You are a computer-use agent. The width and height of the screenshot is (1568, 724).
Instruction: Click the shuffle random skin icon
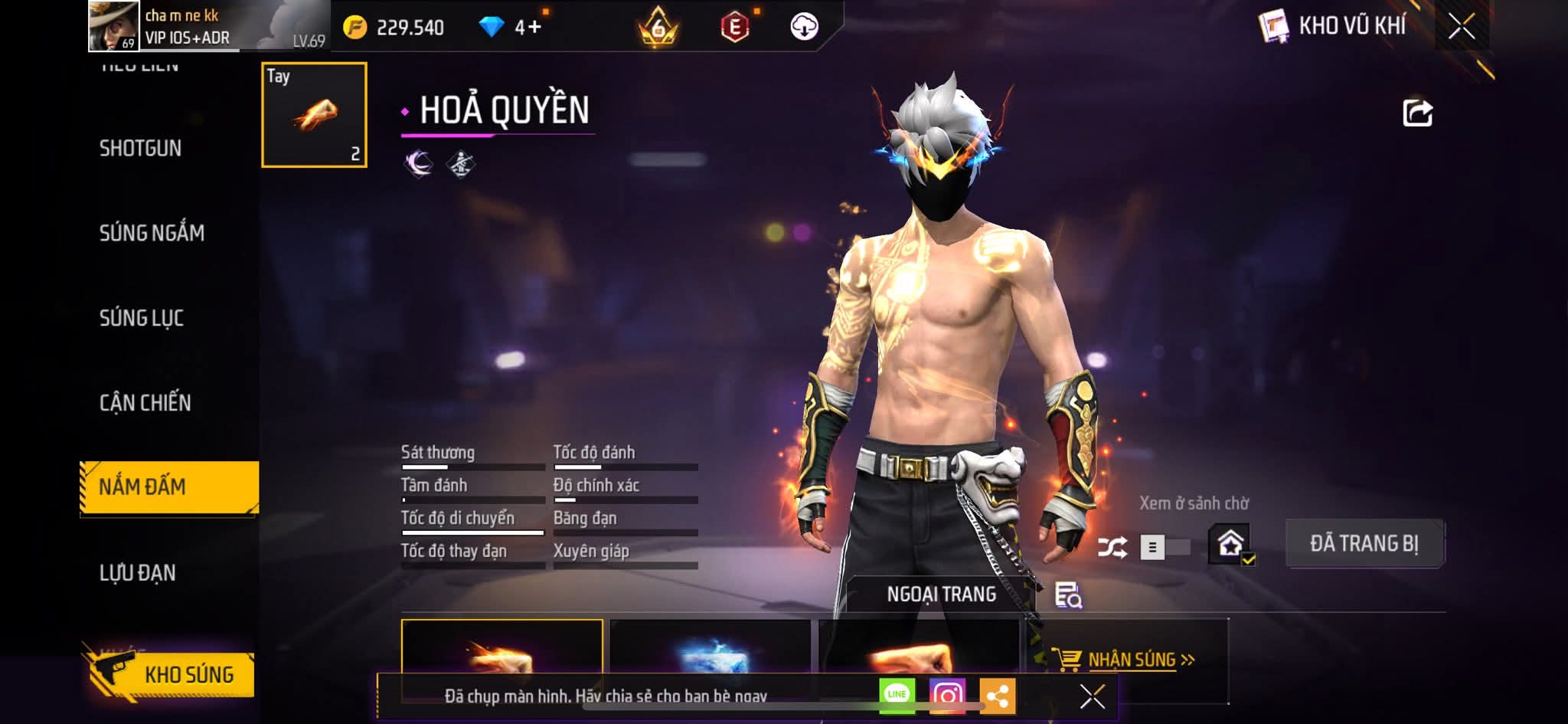tap(1112, 547)
